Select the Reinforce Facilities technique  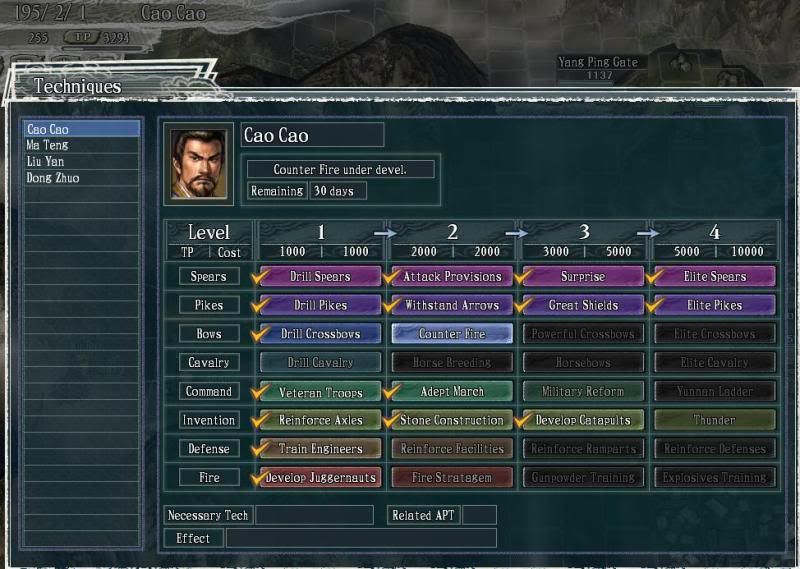(x=452, y=449)
